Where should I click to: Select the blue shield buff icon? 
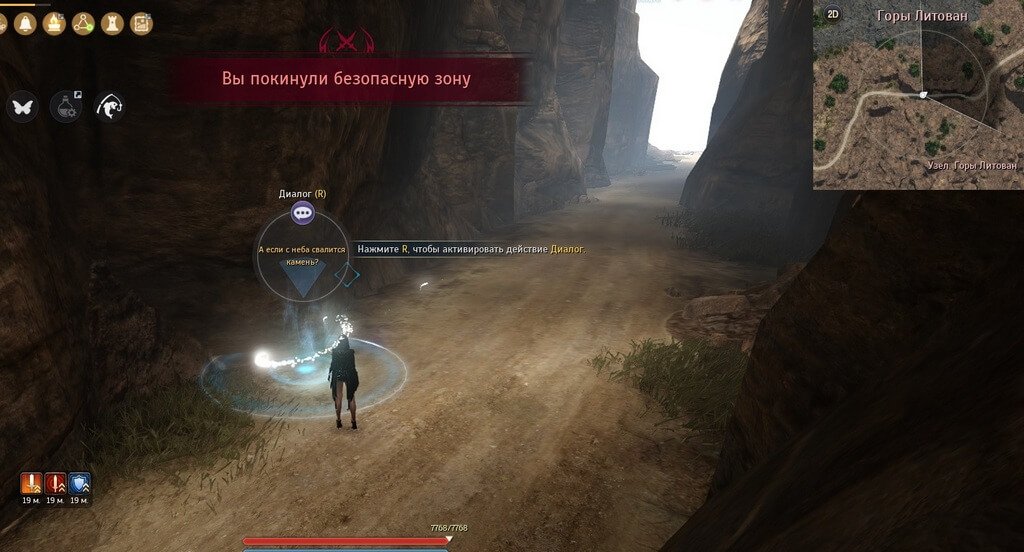(79, 484)
